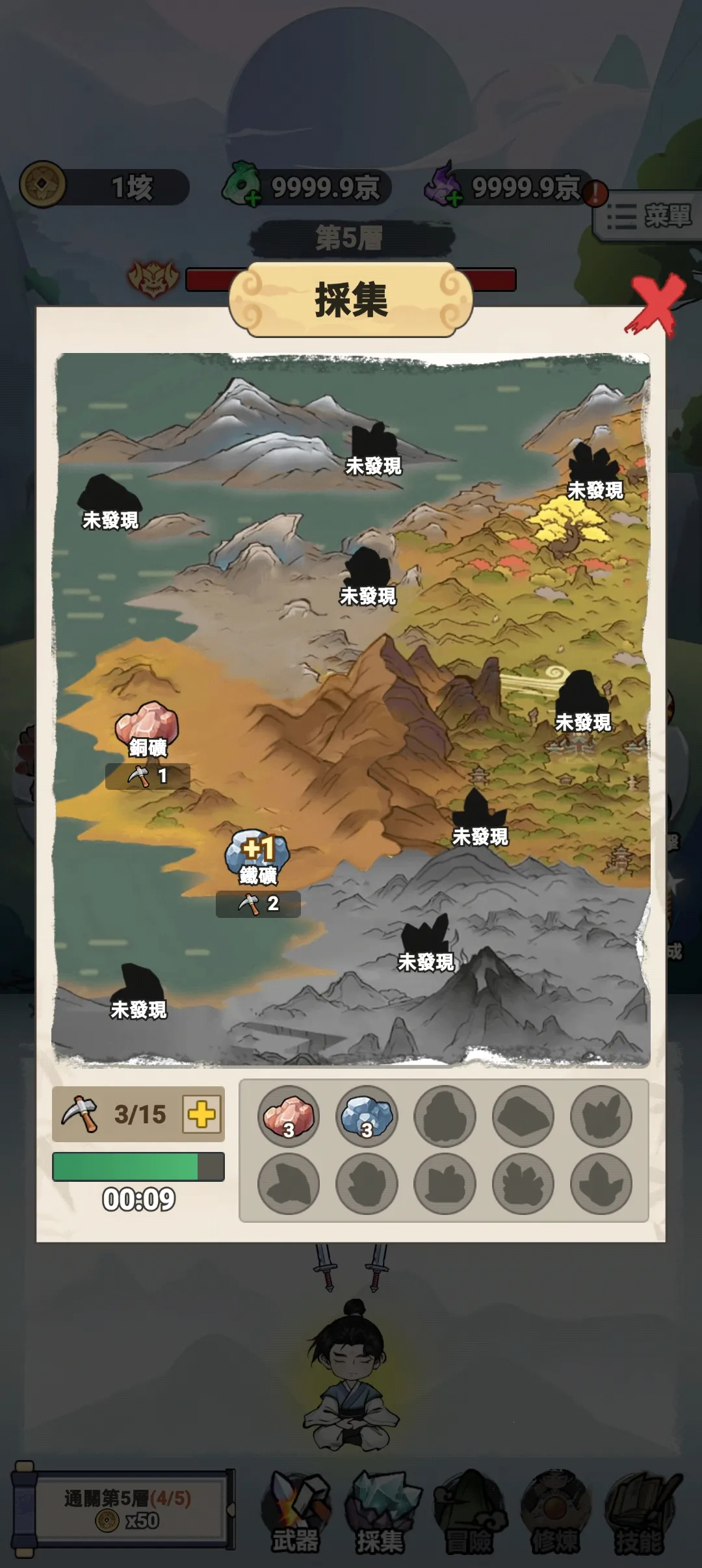Switch to the 技能 skills tab
Image resolution: width=702 pixels, height=1568 pixels.
pyautogui.click(x=640, y=1512)
